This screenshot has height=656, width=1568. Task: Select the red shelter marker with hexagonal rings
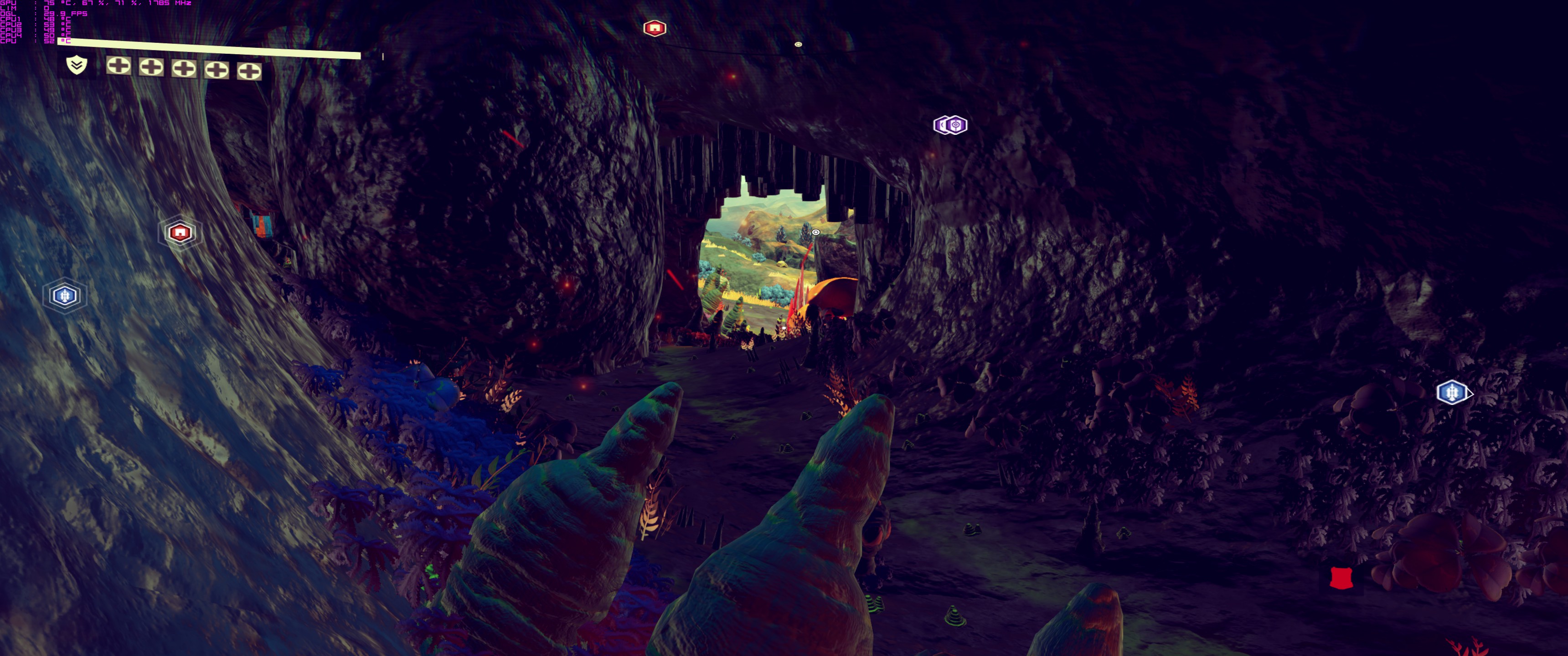(x=180, y=232)
